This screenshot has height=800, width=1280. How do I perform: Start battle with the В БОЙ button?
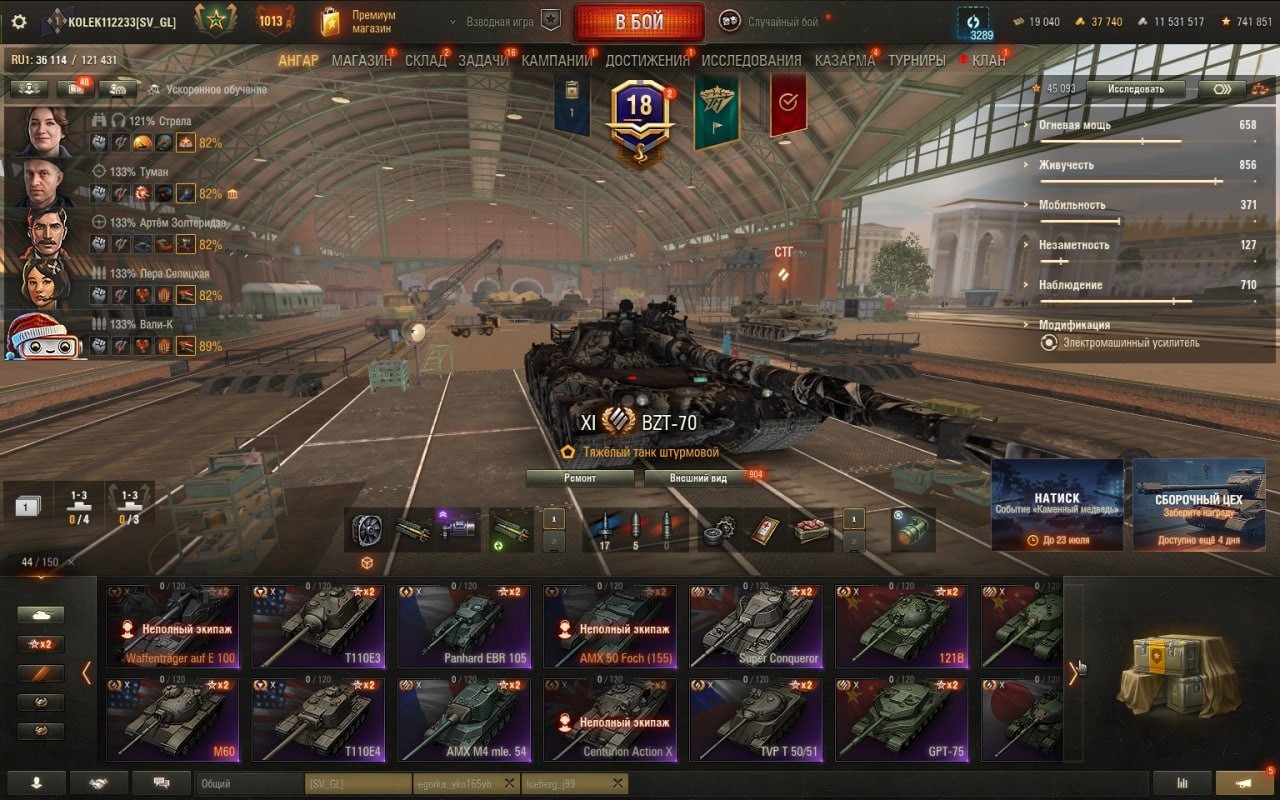point(639,22)
